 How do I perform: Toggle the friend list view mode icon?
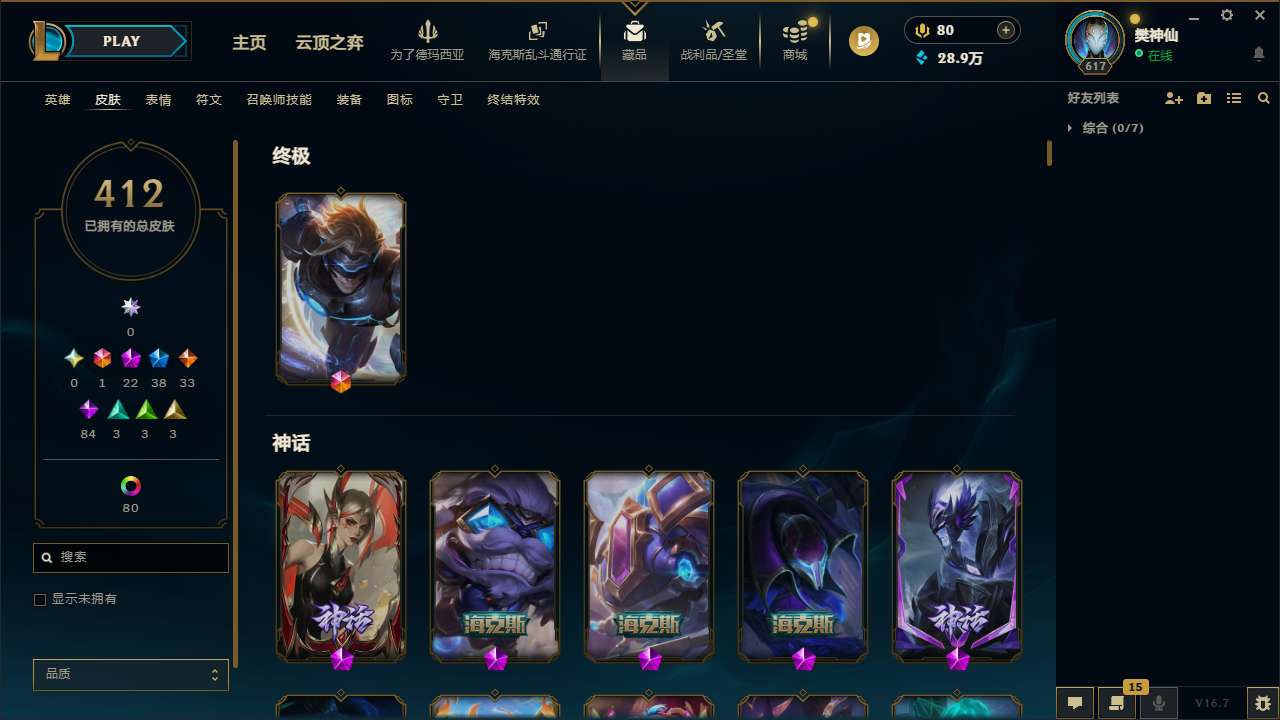[x=1234, y=98]
